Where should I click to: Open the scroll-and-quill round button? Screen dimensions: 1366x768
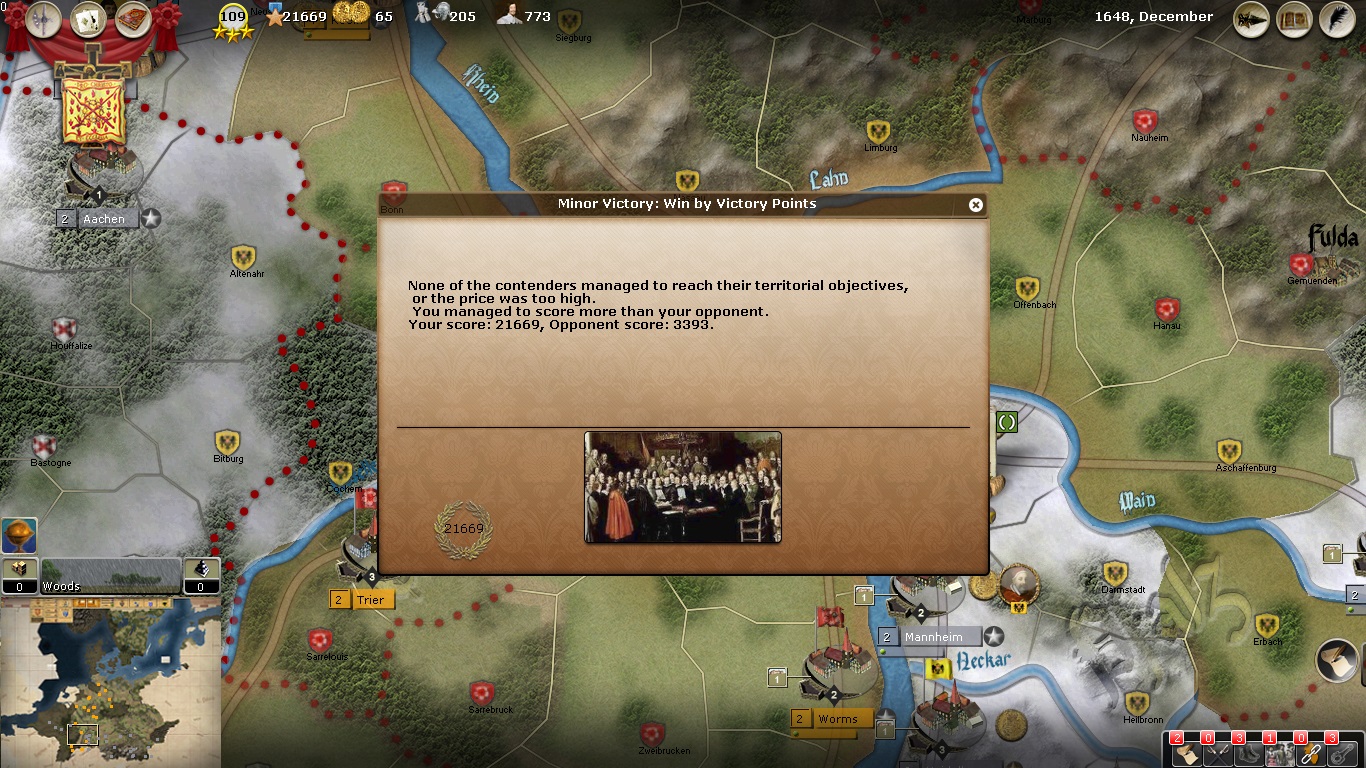pyautogui.click(x=1337, y=661)
